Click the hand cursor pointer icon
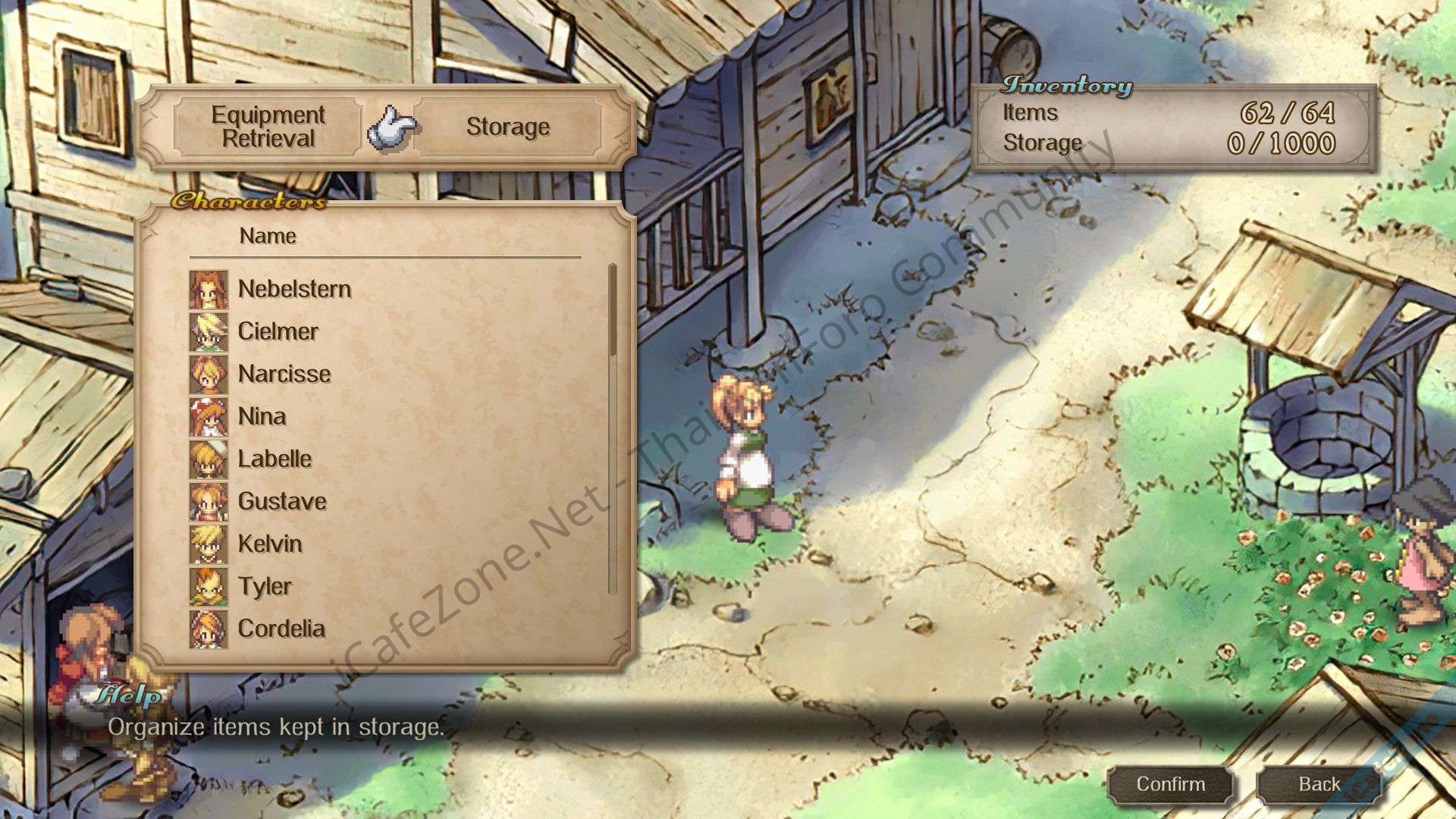Viewport: 1456px width, 819px height. point(393,127)
